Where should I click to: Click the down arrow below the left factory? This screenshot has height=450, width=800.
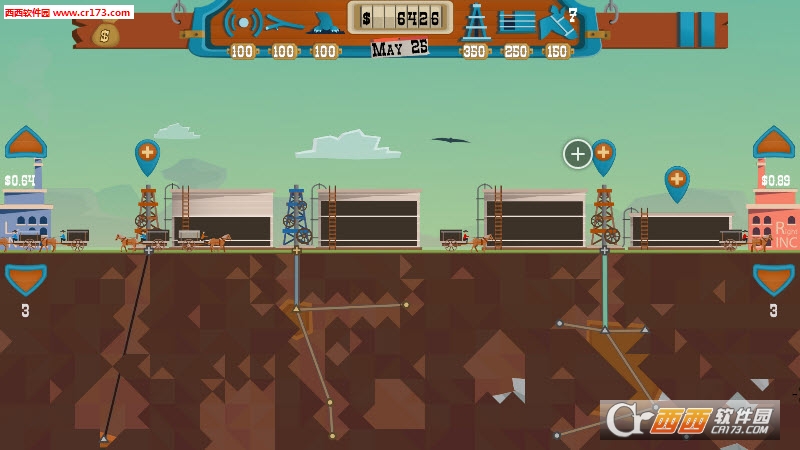(25, 278)
